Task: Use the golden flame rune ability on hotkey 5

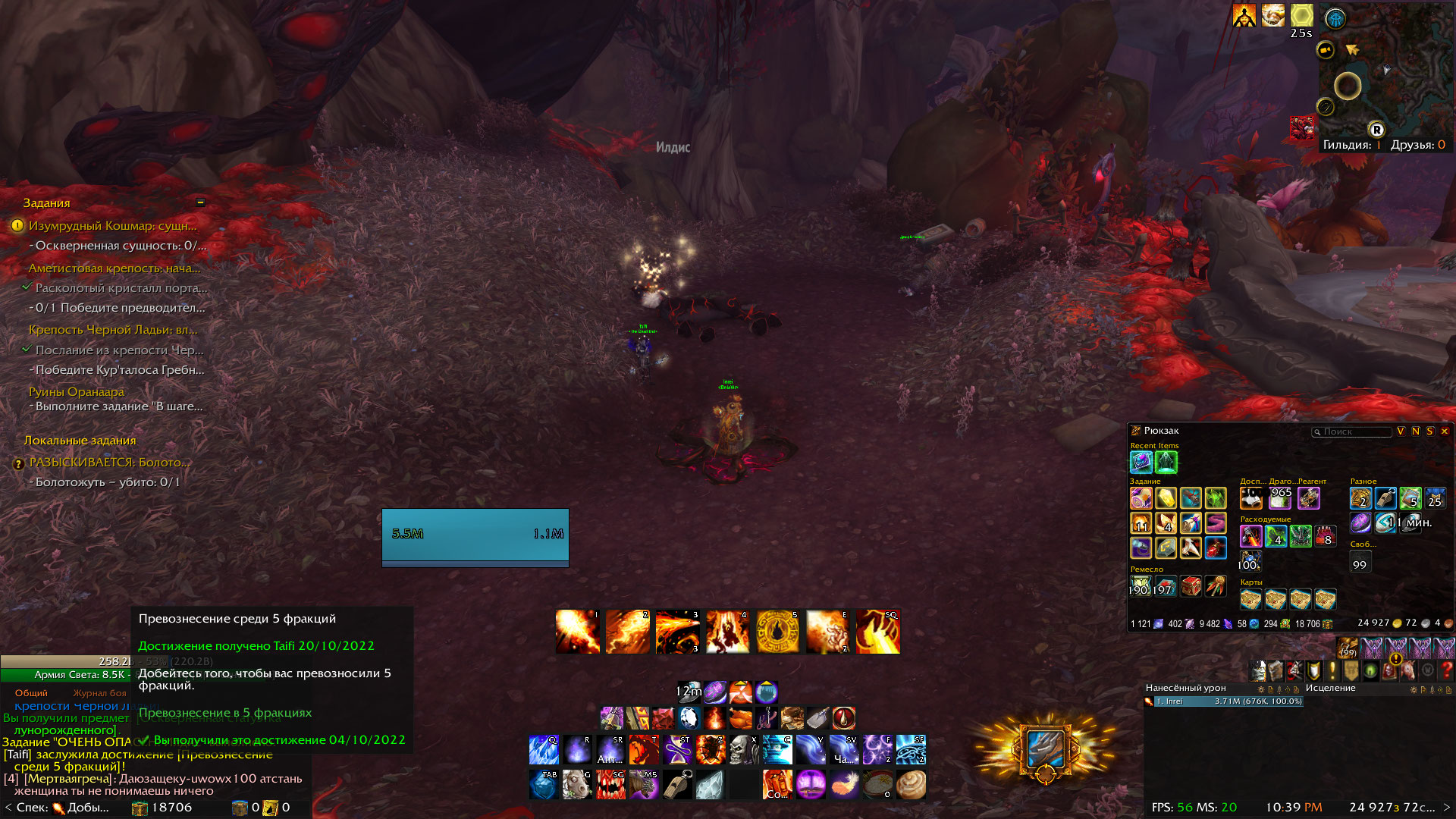Action: [777, 632]
